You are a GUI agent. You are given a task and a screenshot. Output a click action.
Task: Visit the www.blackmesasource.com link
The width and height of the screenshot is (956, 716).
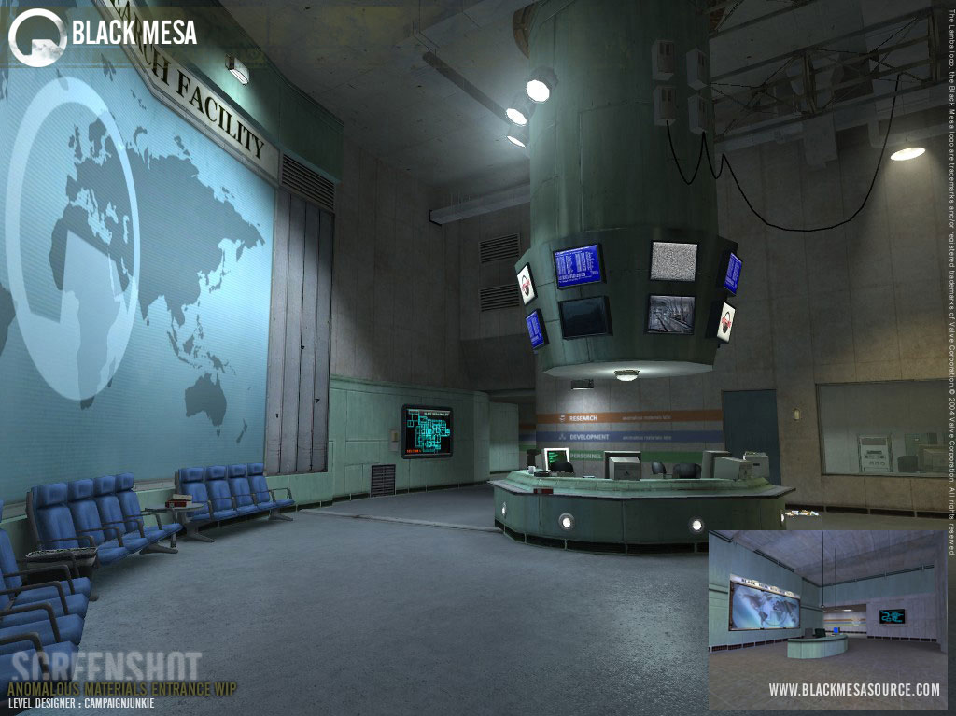(x=853, y=690)
